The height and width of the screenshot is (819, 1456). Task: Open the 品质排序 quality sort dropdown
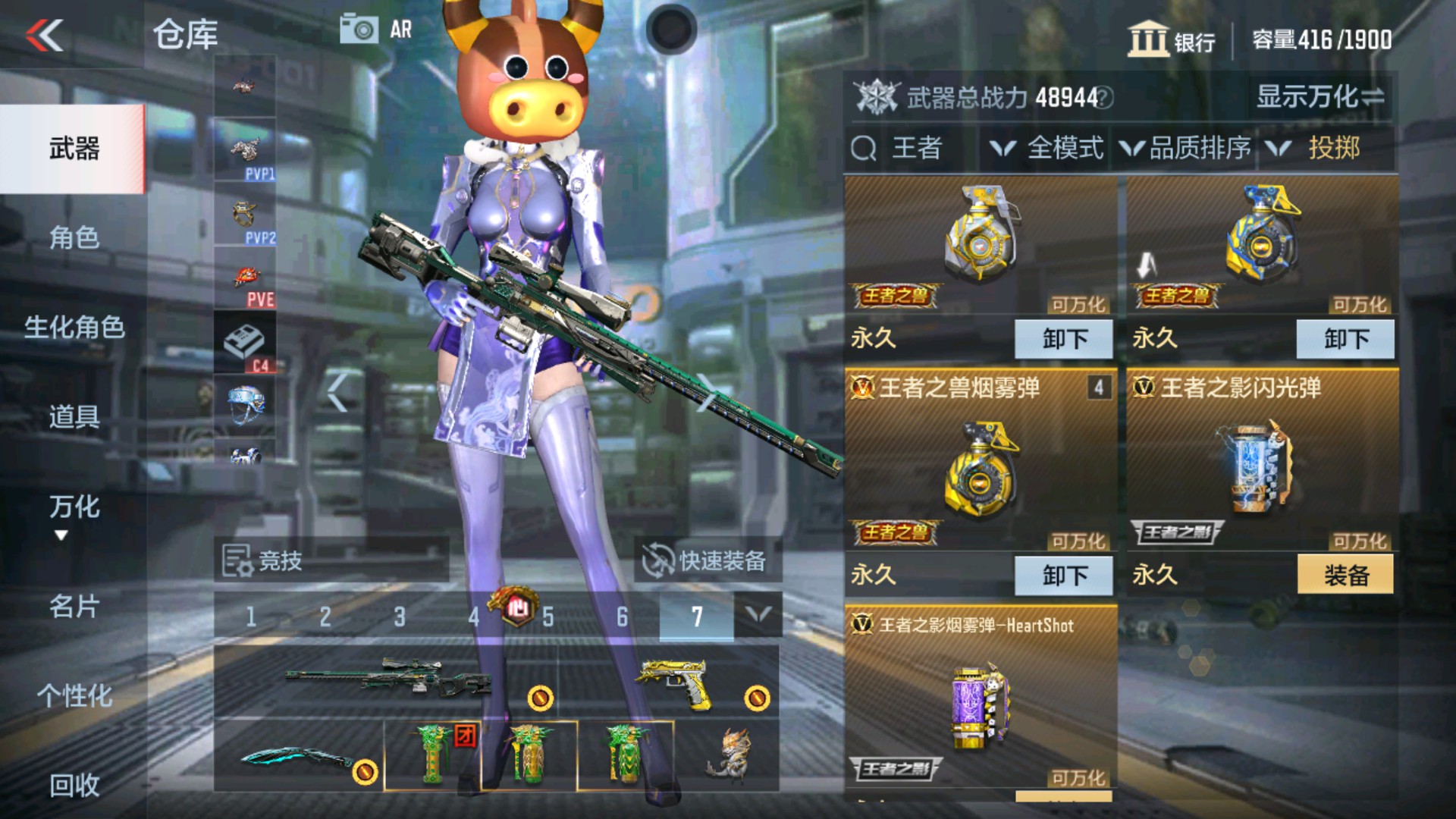pyautogui.click(x=1187, y=147)
